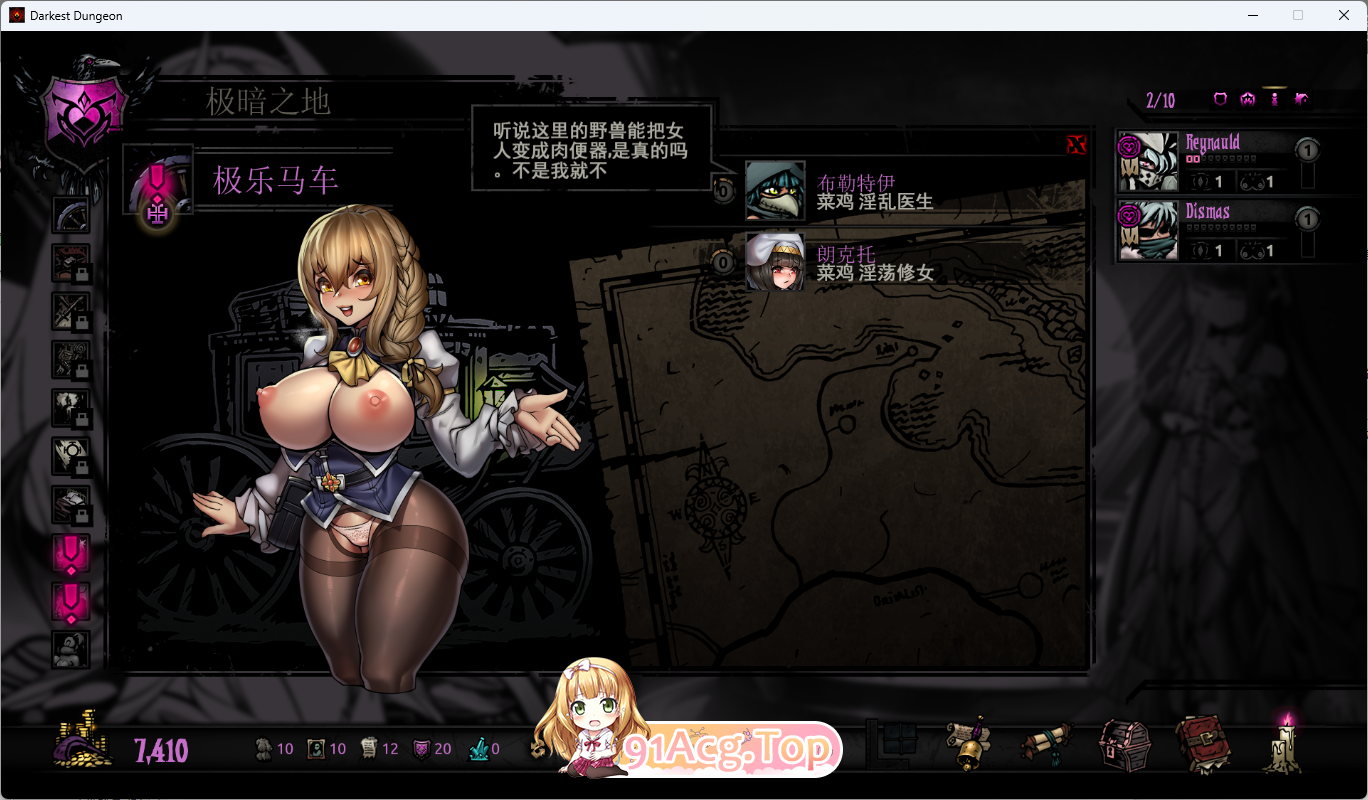Click the crest shield heirloom icon showing 20
The image size is (1368, 800).
point(420,747)
